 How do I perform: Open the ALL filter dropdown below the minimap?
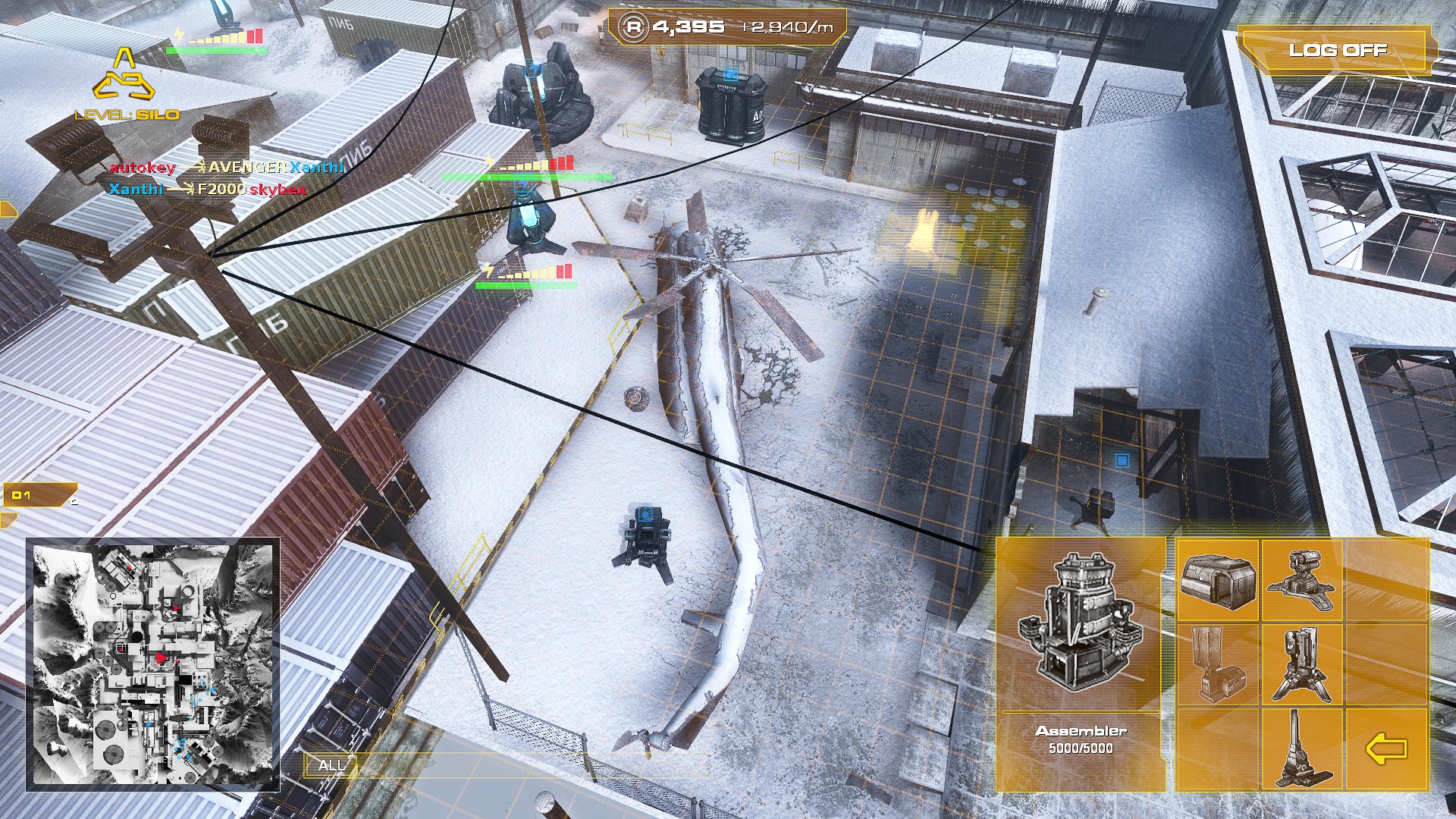(332, 766)
